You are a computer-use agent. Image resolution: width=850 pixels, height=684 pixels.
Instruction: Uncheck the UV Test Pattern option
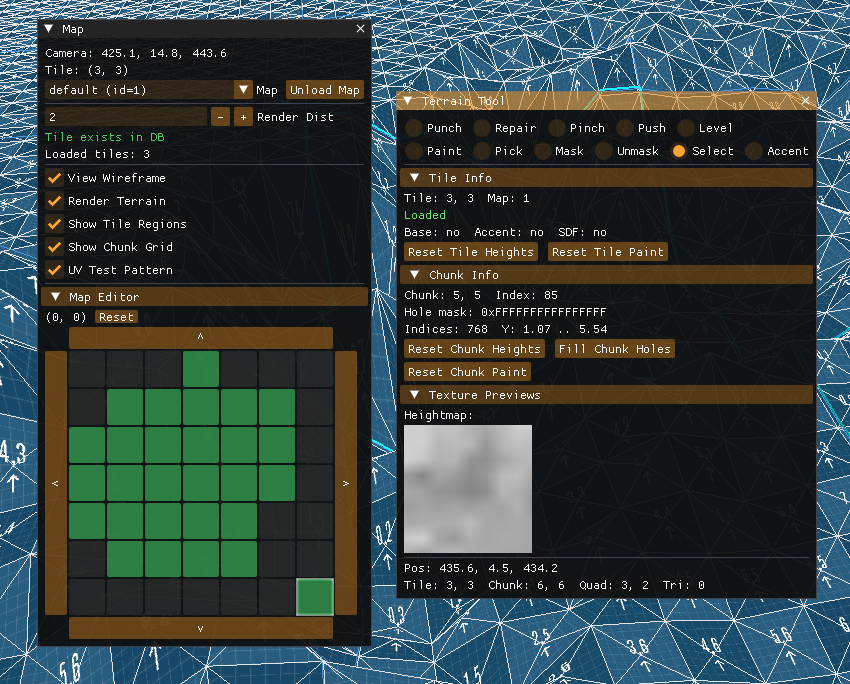[55, 270]
